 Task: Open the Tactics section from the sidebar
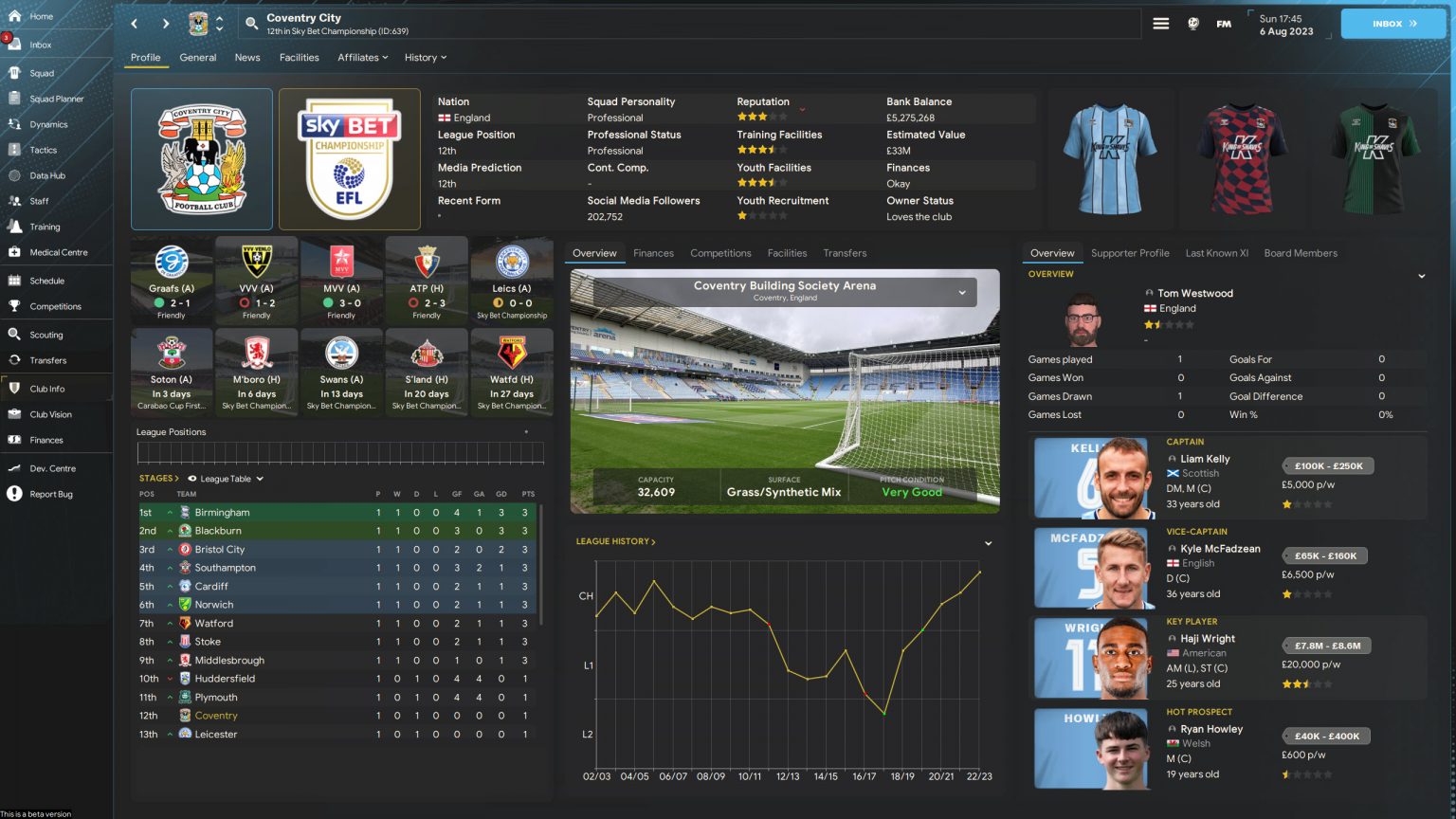[43, 150]
